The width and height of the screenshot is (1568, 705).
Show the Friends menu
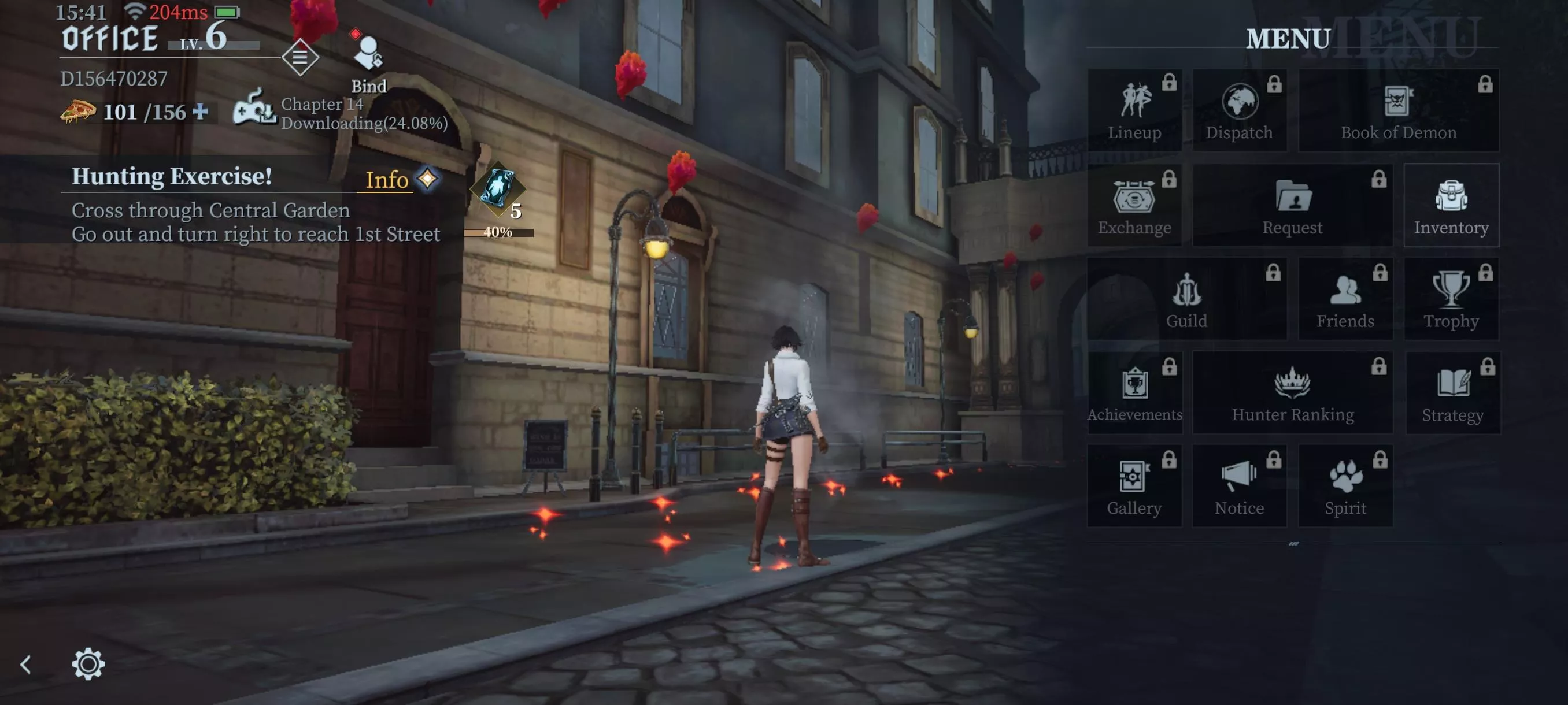click(1345, 299)
